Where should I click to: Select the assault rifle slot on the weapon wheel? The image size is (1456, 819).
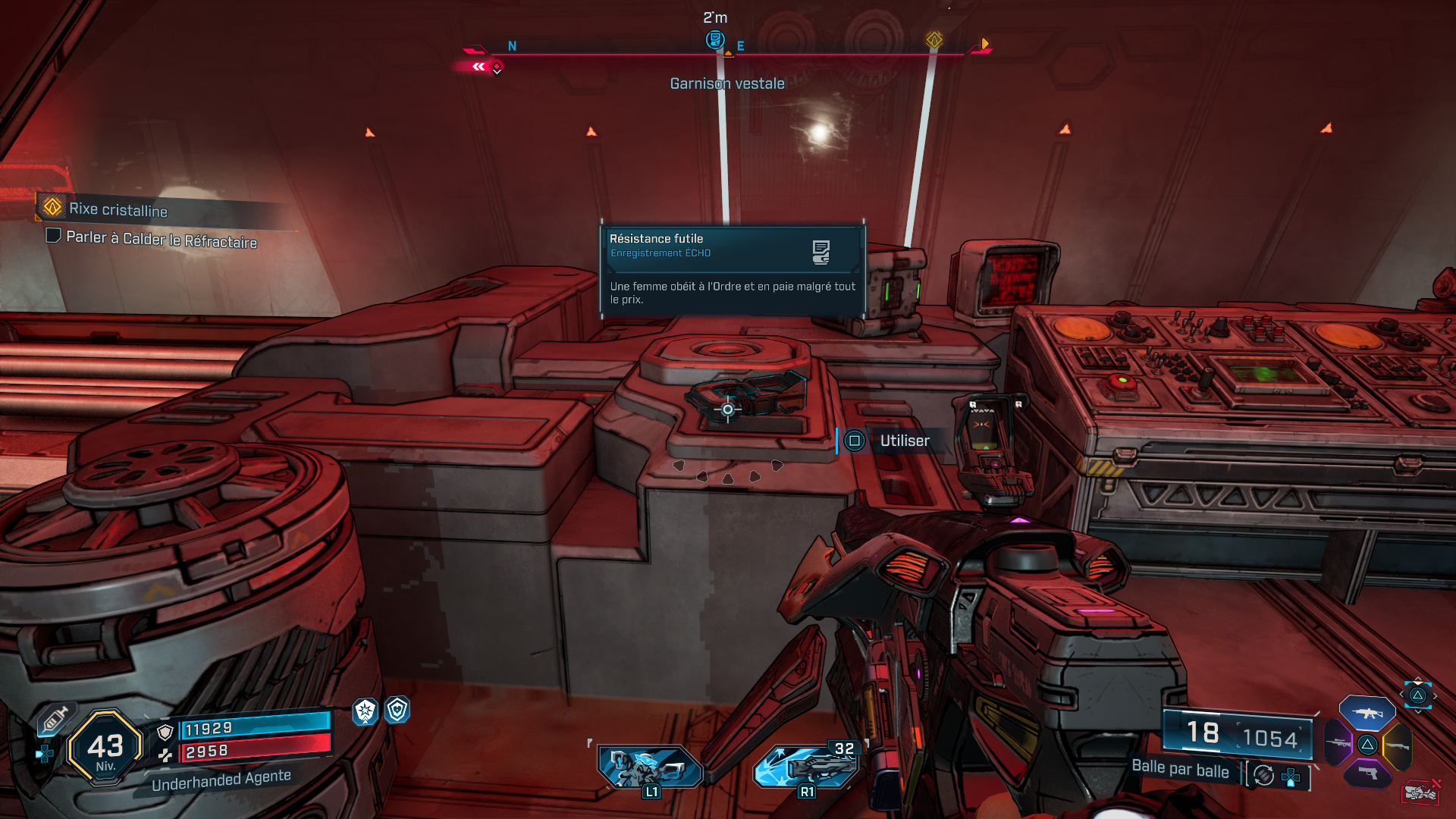(1367, 713)
